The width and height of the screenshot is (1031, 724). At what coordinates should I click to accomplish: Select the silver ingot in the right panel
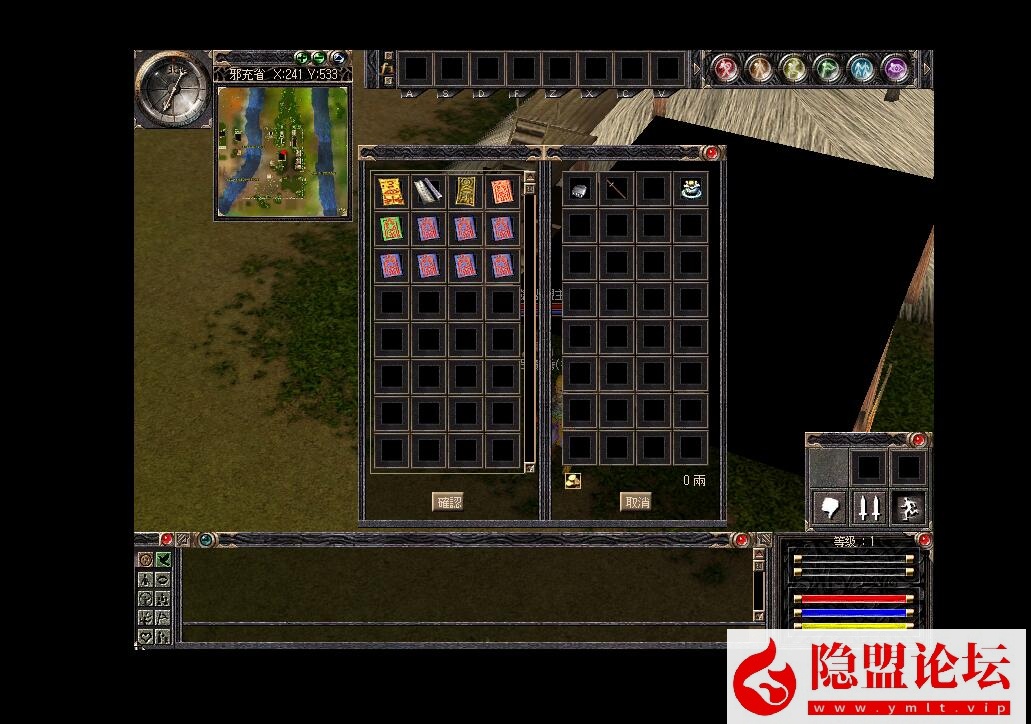point(579,189)
